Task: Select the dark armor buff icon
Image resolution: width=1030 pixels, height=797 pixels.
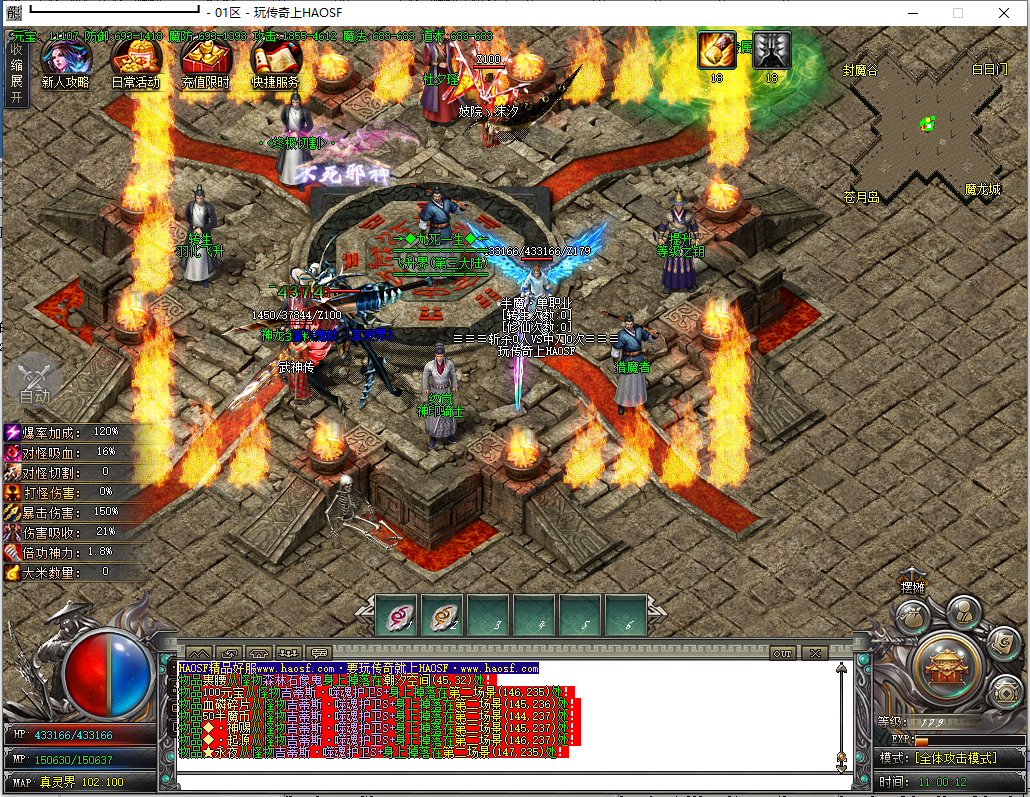Action: [772, 50]
